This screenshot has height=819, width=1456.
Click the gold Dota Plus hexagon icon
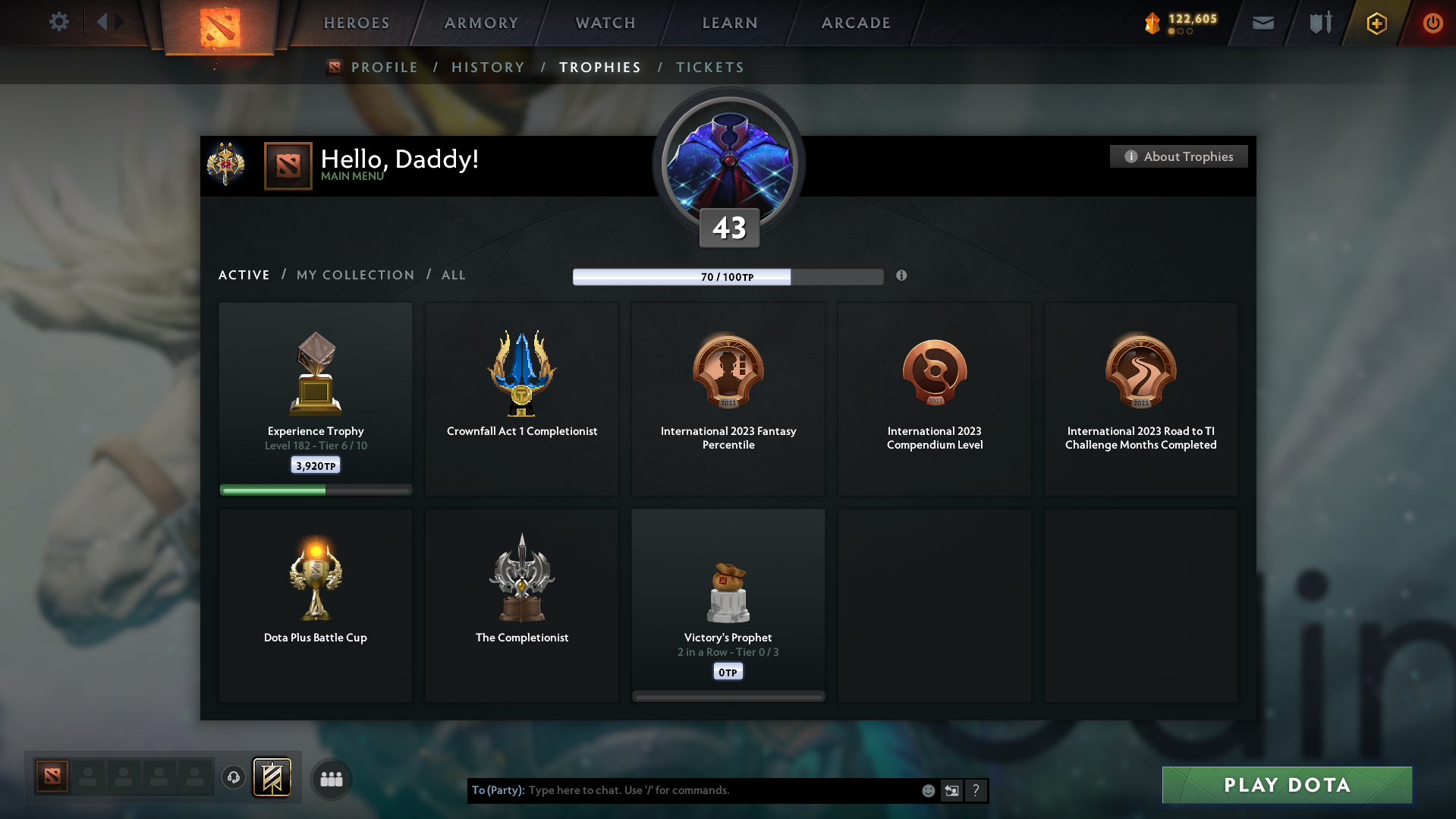pyautogui.click(x=1376, y=24)
